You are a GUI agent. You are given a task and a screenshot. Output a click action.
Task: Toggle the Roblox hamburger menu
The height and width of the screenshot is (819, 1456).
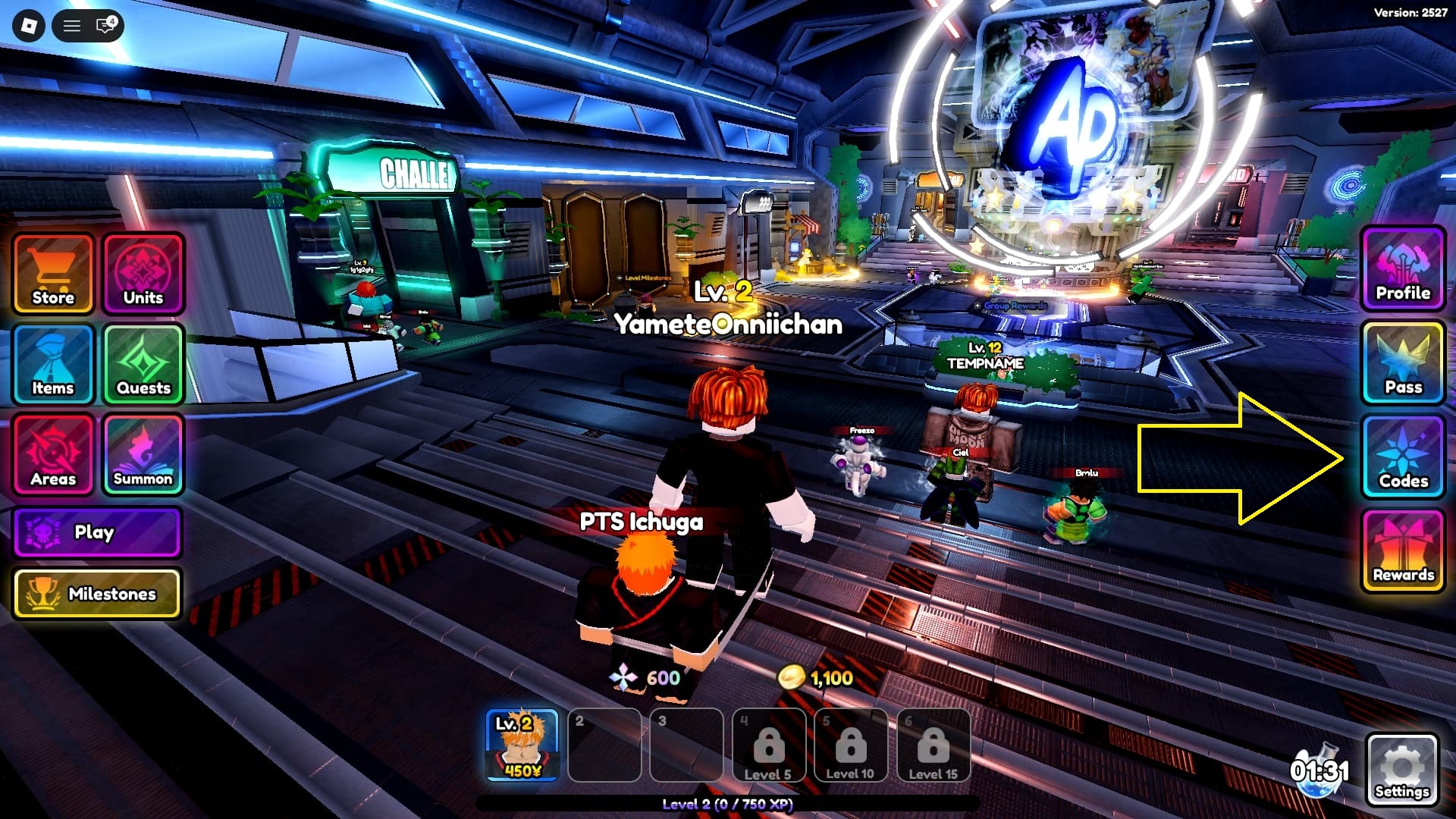click(72, 26)
